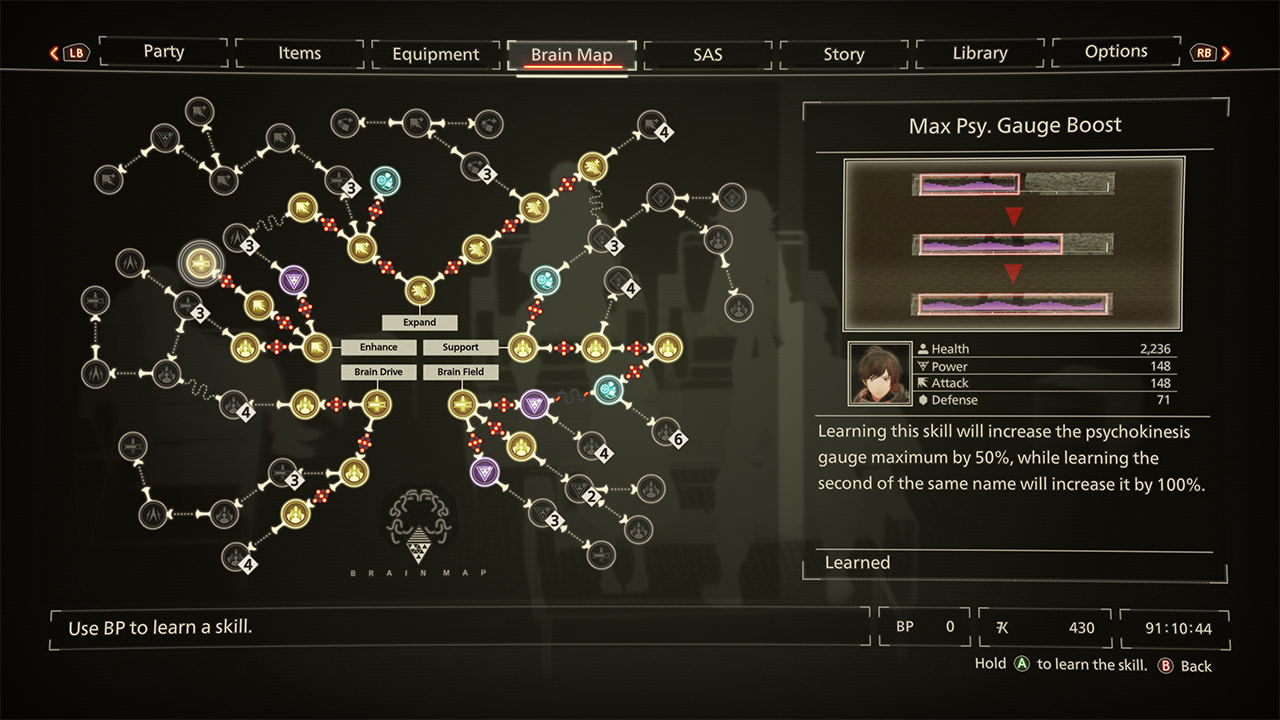Click the Max Psy. Gauge Boost preview image
Image resolution: width=1280 pixels, height=720 pixels.
click(1013, 243)
